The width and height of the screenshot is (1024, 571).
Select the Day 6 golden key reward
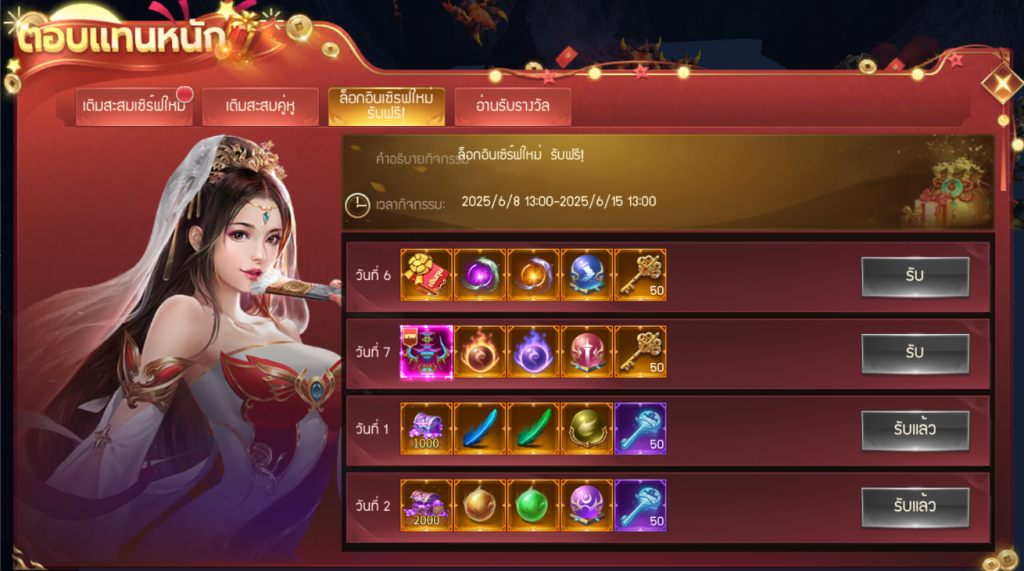coord(640,275)
